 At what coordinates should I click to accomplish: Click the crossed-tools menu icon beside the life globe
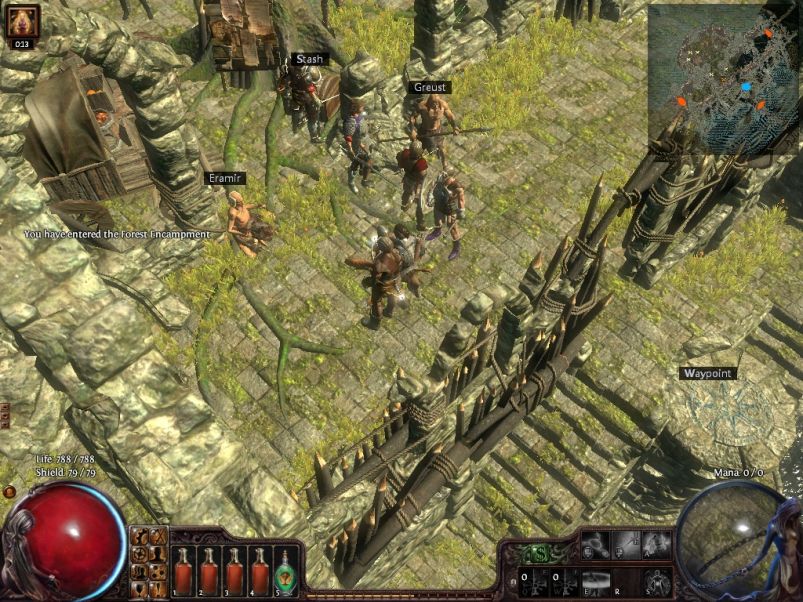click(x=158, y=536)
